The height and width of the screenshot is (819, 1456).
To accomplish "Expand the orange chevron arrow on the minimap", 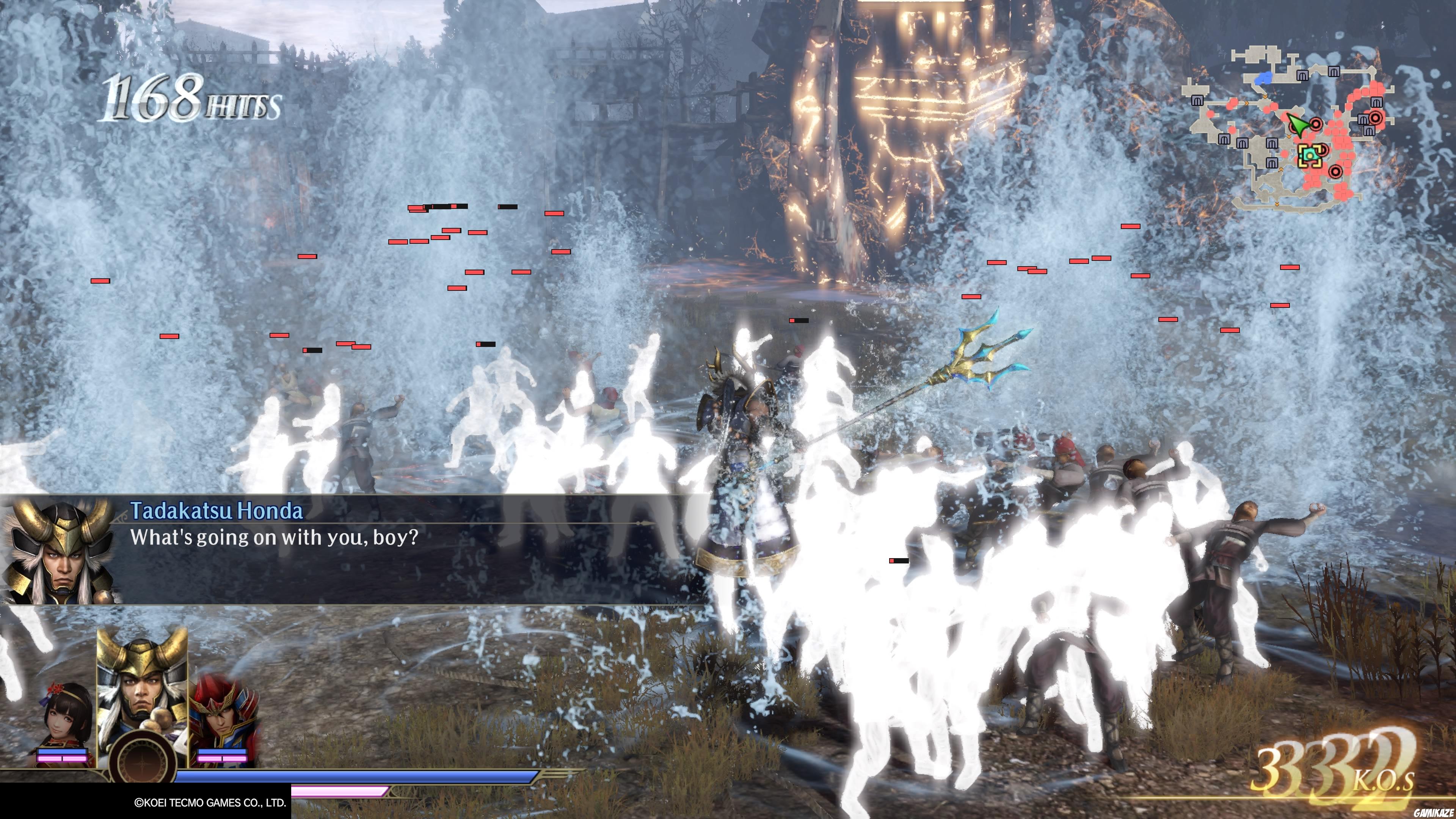I will click(1265, 97).
